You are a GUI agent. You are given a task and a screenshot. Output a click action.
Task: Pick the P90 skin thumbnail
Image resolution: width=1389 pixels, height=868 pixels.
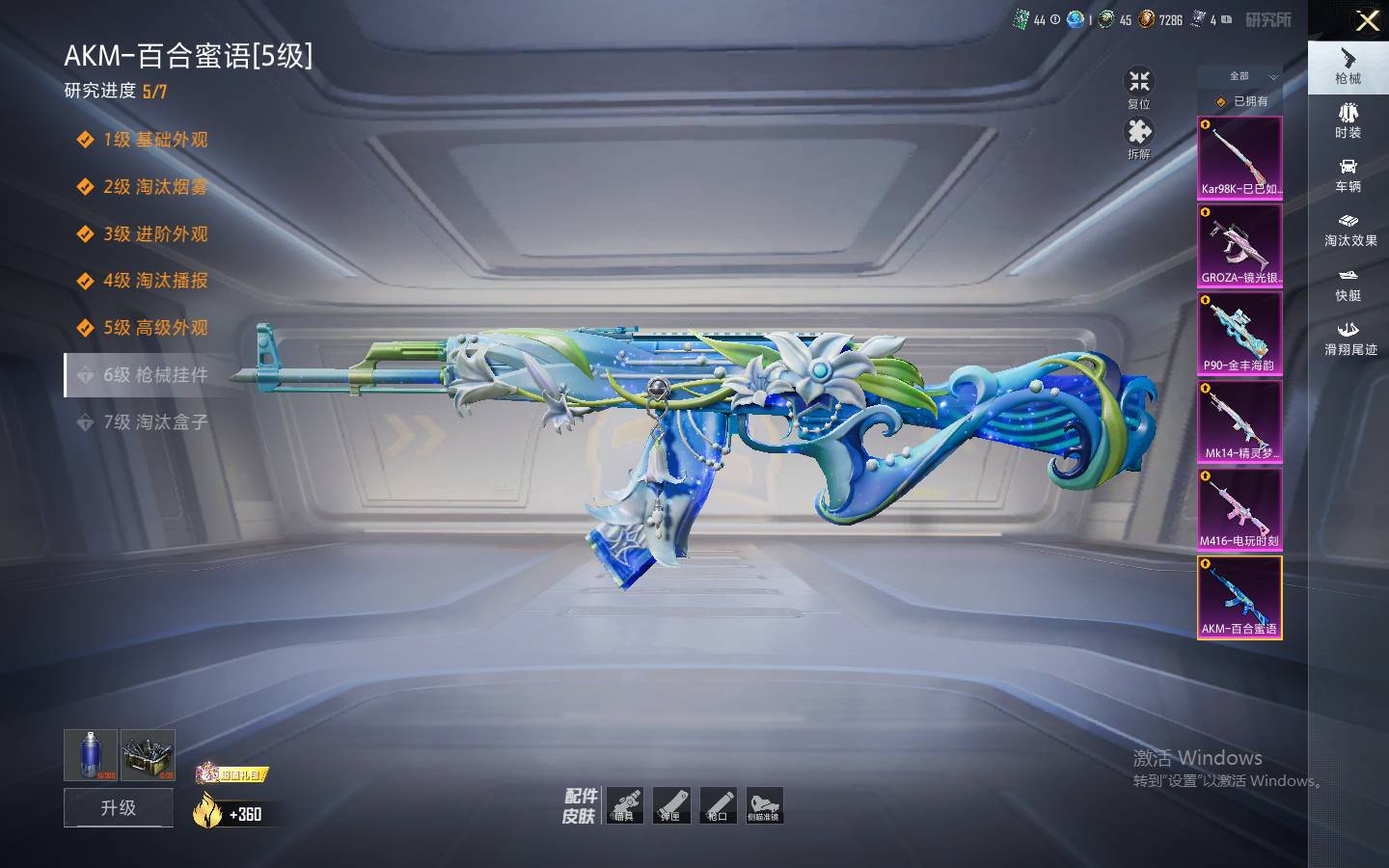click(1239, 334)
